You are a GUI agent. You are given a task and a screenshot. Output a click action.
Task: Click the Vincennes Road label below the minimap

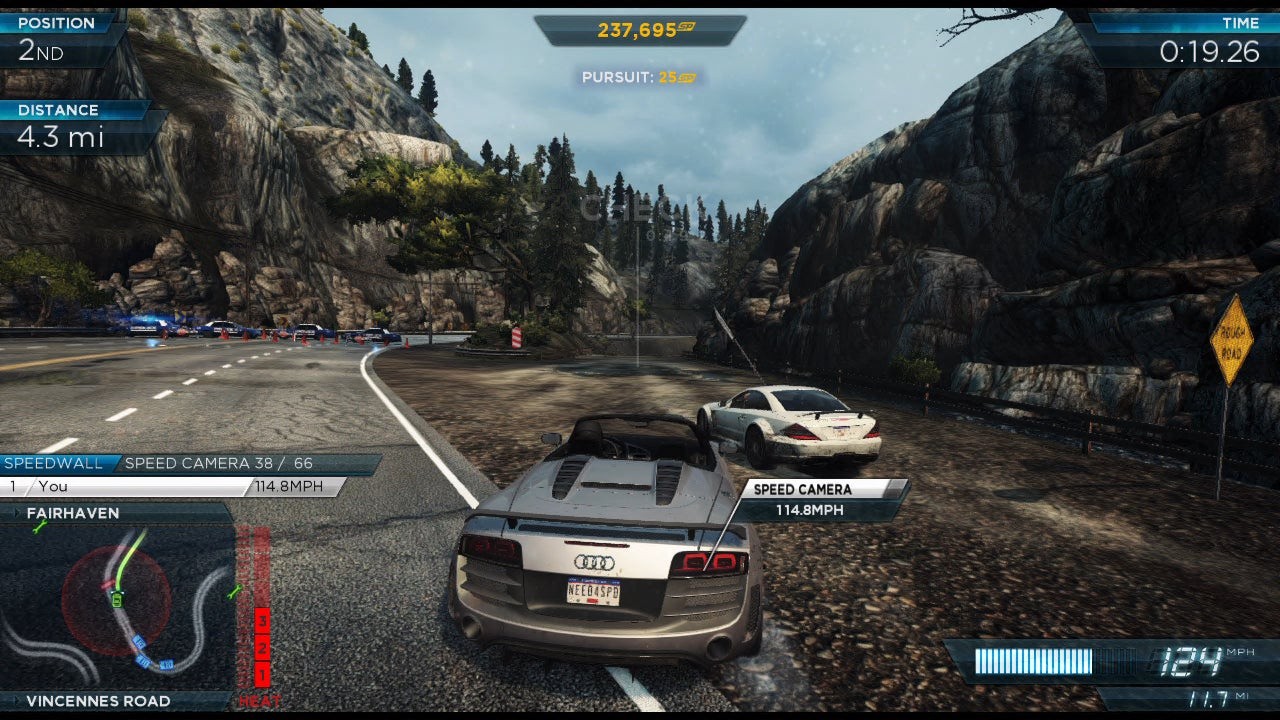click(x=98, y=701)
